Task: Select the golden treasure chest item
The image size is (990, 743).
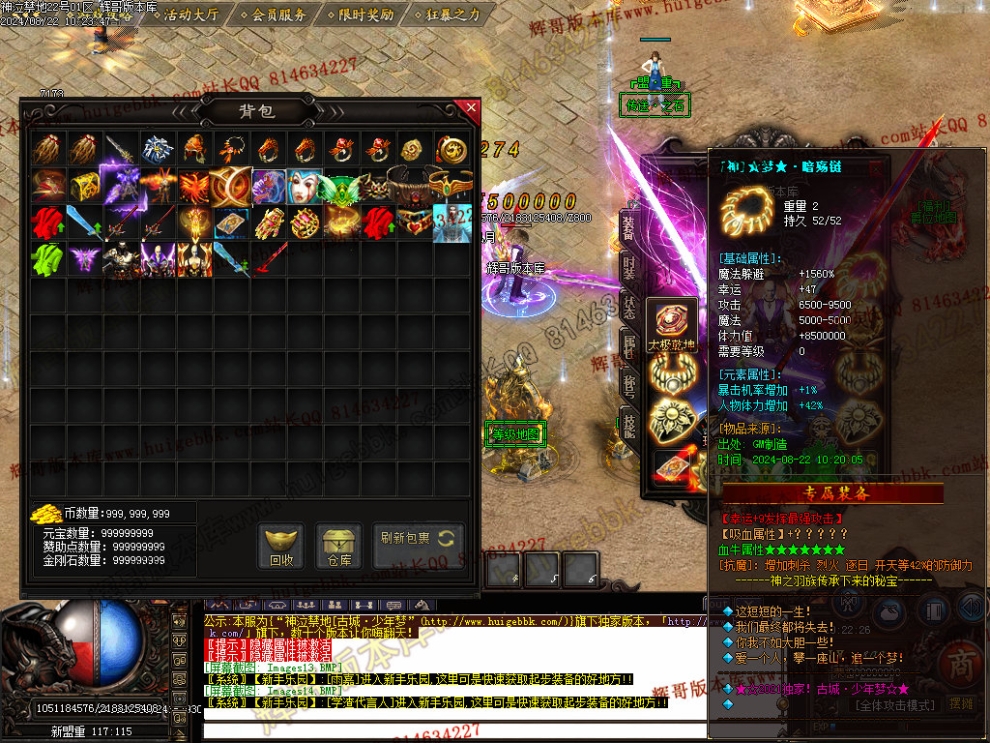Action: click(x=83, y=186)
